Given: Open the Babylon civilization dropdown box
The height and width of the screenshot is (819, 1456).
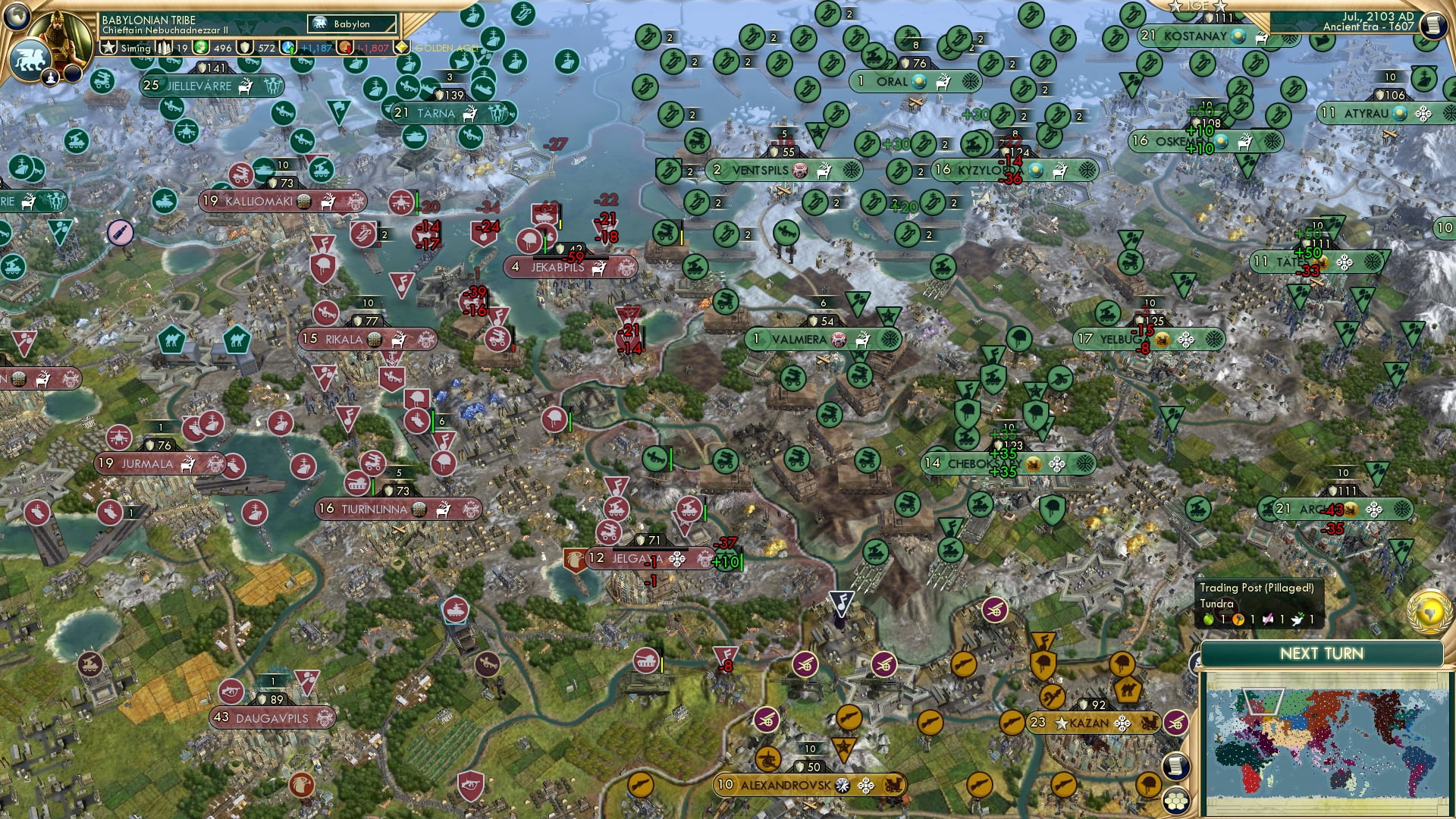Looking at the screenshot, I should pos(351,24).
